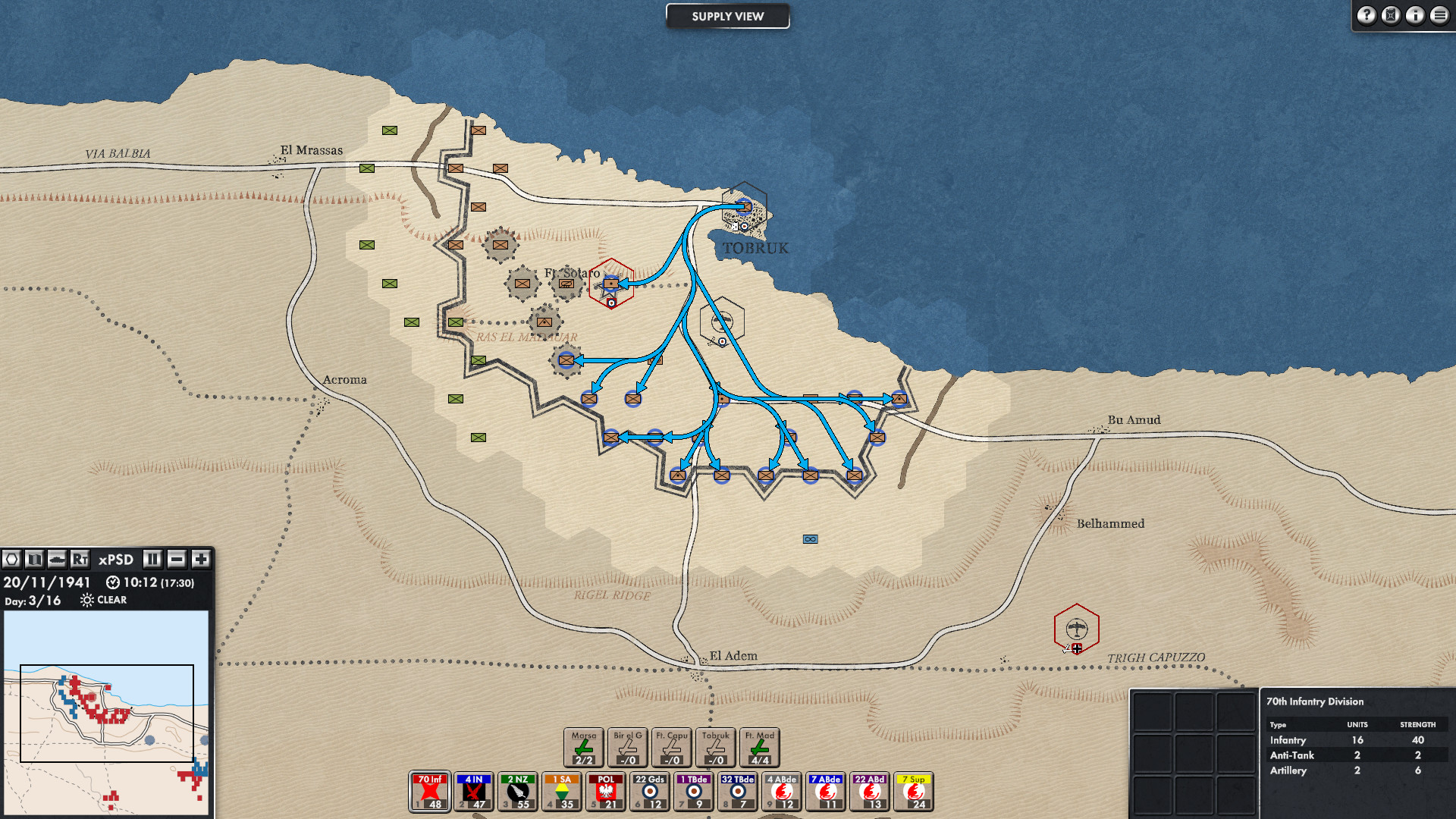This screenshot has height=819, width=1456.
Task: Select the tank units icon on the minimap bar
Action: click(x=56, y=560)
